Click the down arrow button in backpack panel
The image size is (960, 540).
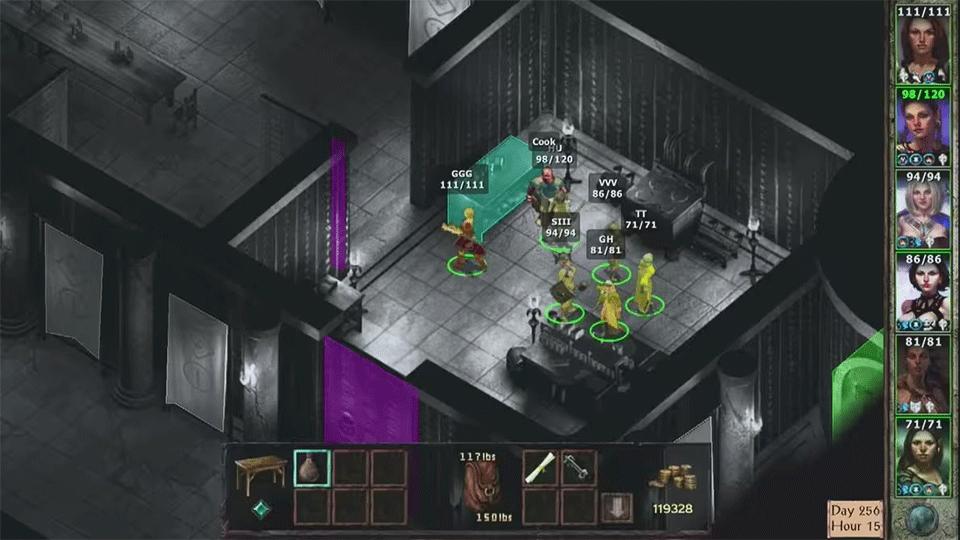[616, 507]
